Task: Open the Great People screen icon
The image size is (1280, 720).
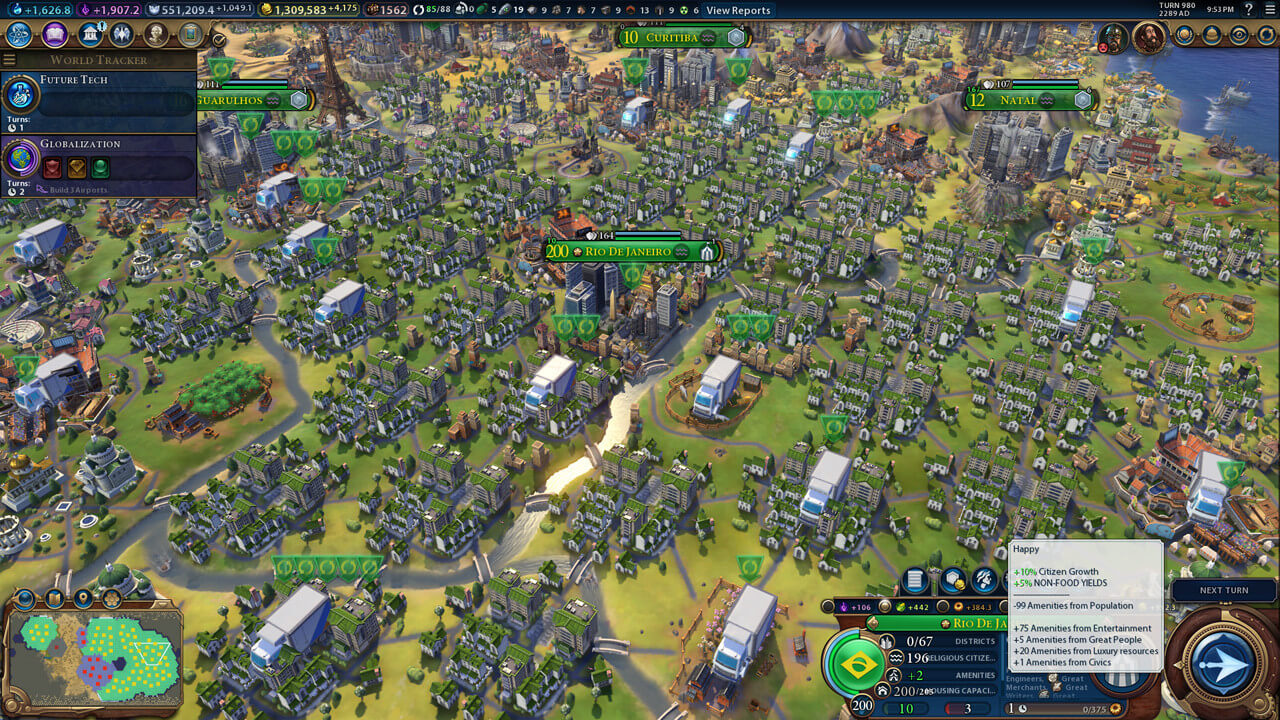Action: click(156, 35)
